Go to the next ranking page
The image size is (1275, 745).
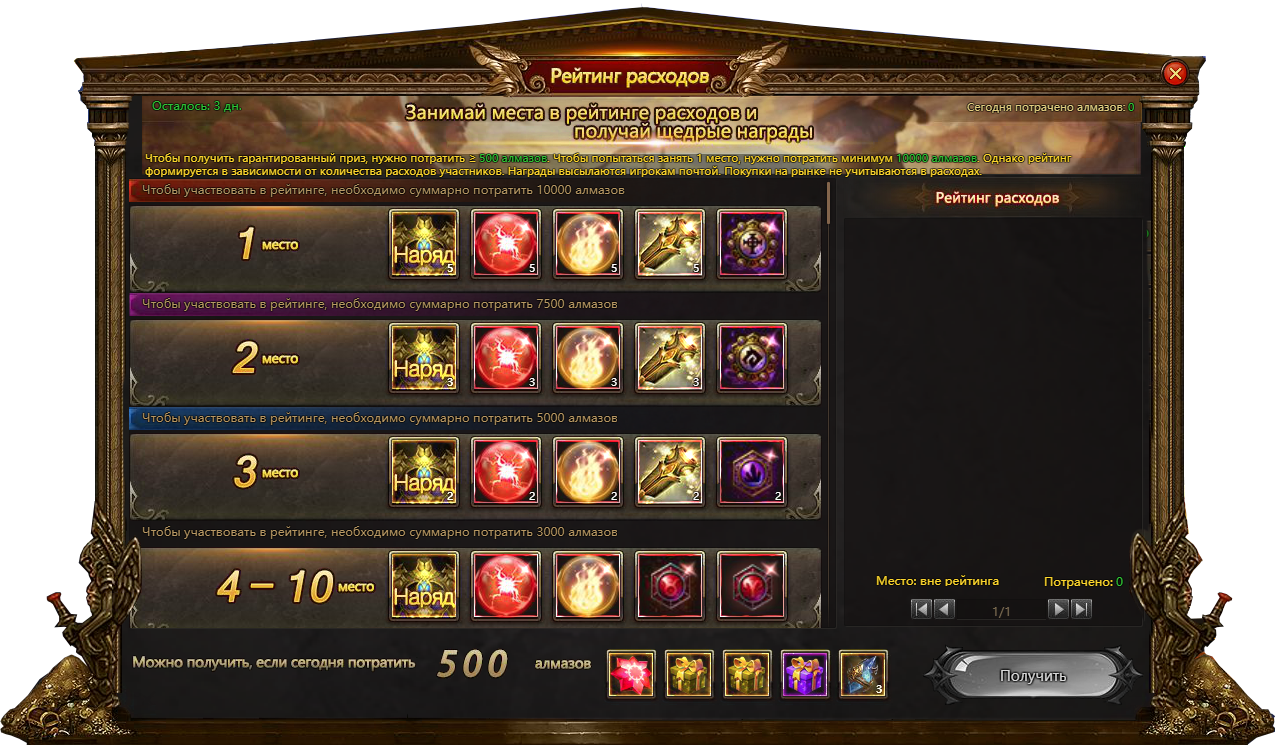1058,609
